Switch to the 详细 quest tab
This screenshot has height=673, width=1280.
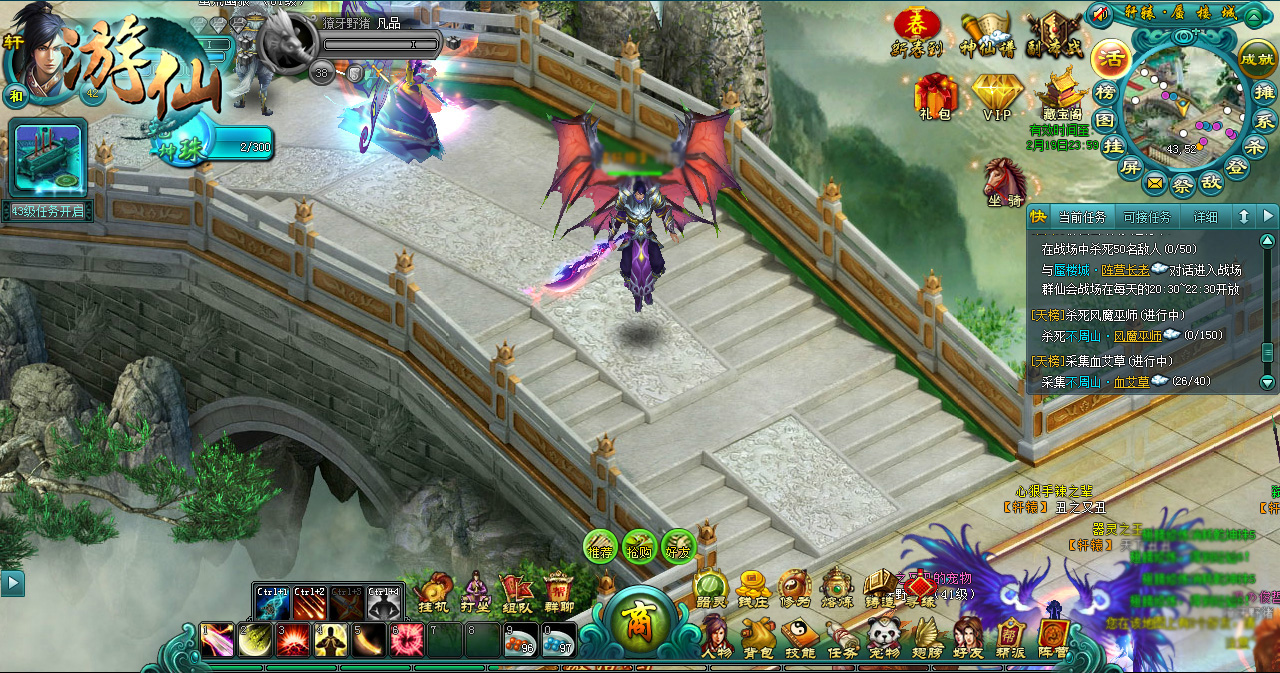1205,217
